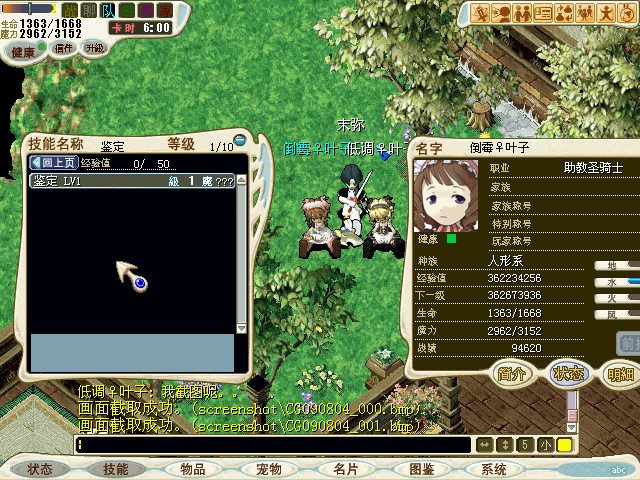
Task: Select the 鉴定 LV1 skill row
Action: pyautogui.click(x=132, y=181)
